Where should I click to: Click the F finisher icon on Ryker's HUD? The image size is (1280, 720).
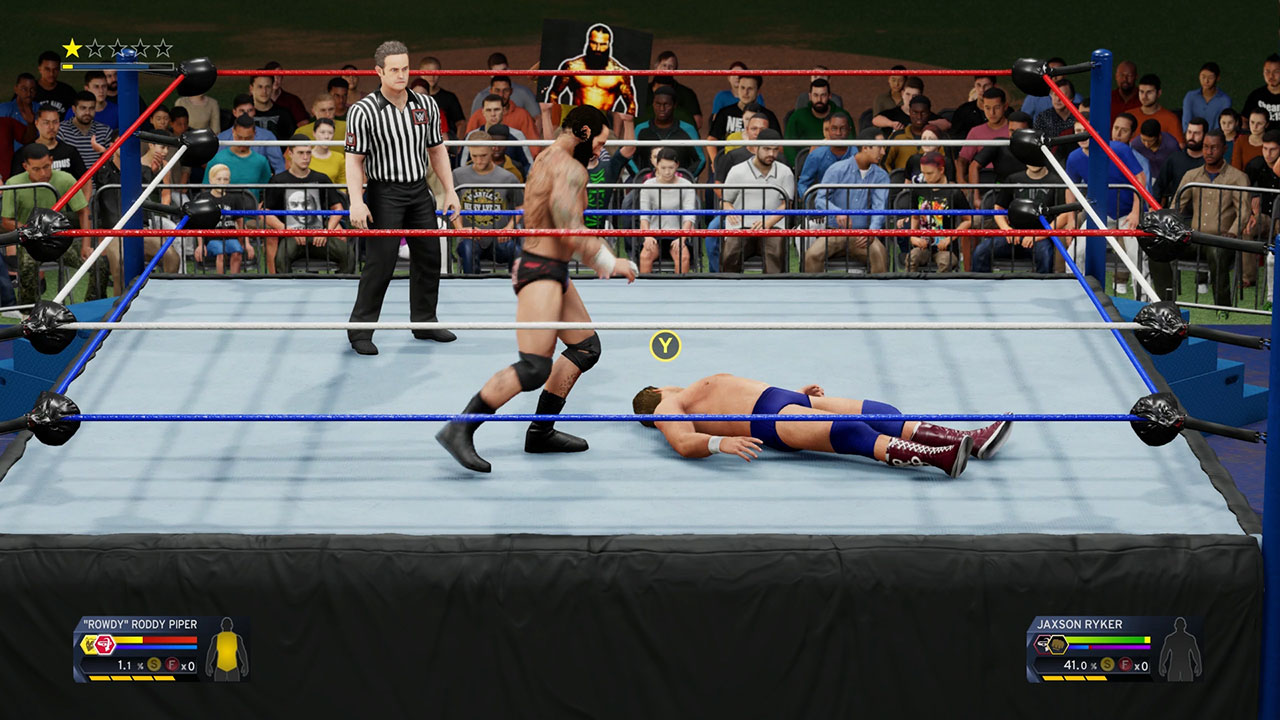(1125, 665)
